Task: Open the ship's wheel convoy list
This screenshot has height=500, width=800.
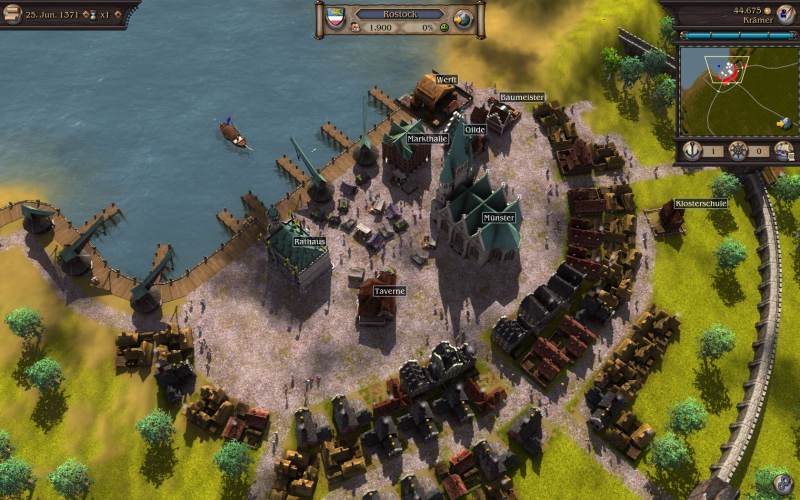Action: 738,150
